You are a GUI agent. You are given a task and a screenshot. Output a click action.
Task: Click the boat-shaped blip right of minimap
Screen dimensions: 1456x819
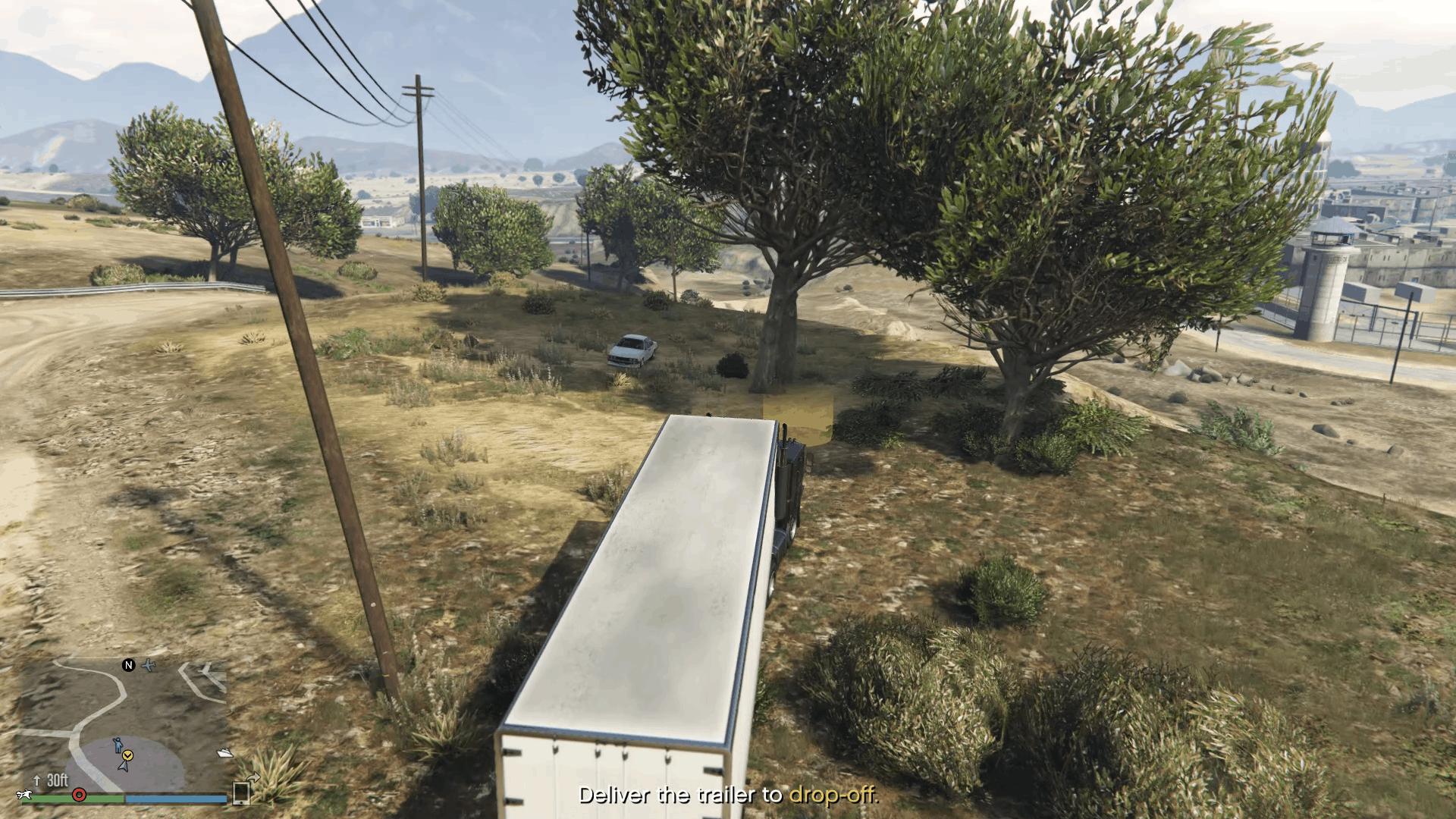225,754
